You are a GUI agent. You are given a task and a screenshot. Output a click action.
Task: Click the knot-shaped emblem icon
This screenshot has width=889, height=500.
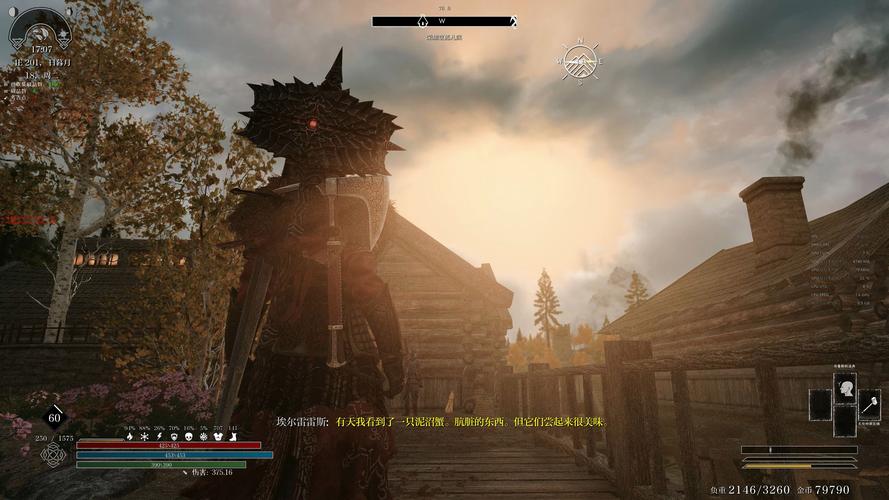click(54, 455)
